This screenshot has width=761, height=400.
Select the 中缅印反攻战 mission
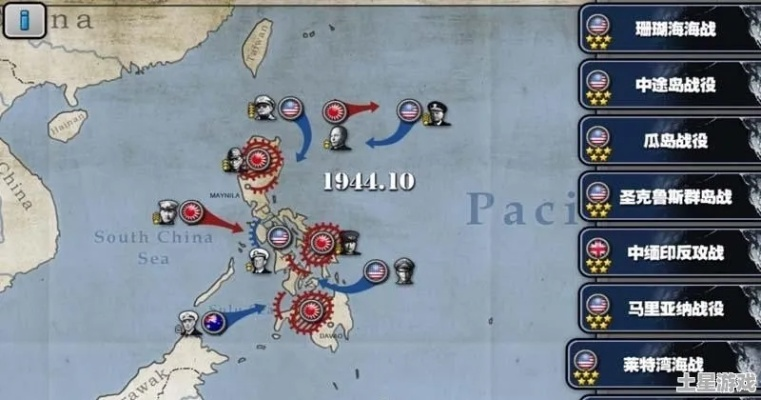point(670,253)
